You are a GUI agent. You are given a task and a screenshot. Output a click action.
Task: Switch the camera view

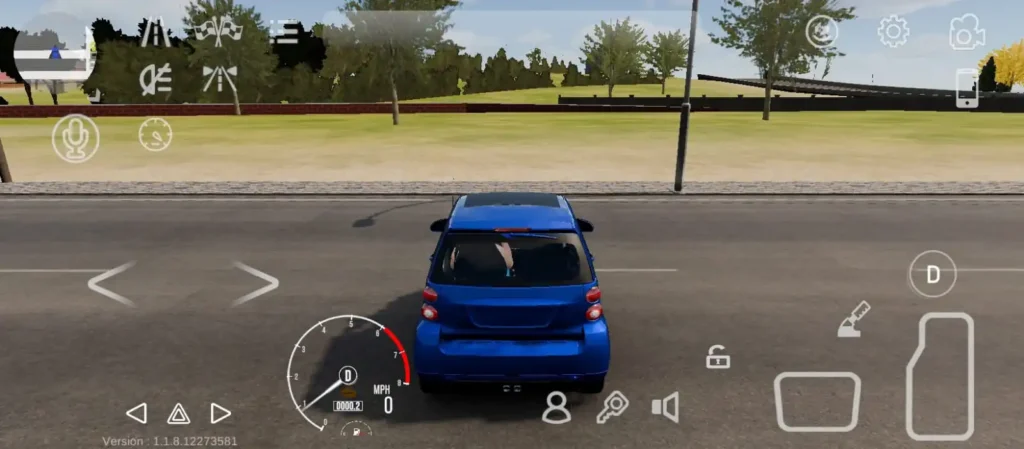966,32
